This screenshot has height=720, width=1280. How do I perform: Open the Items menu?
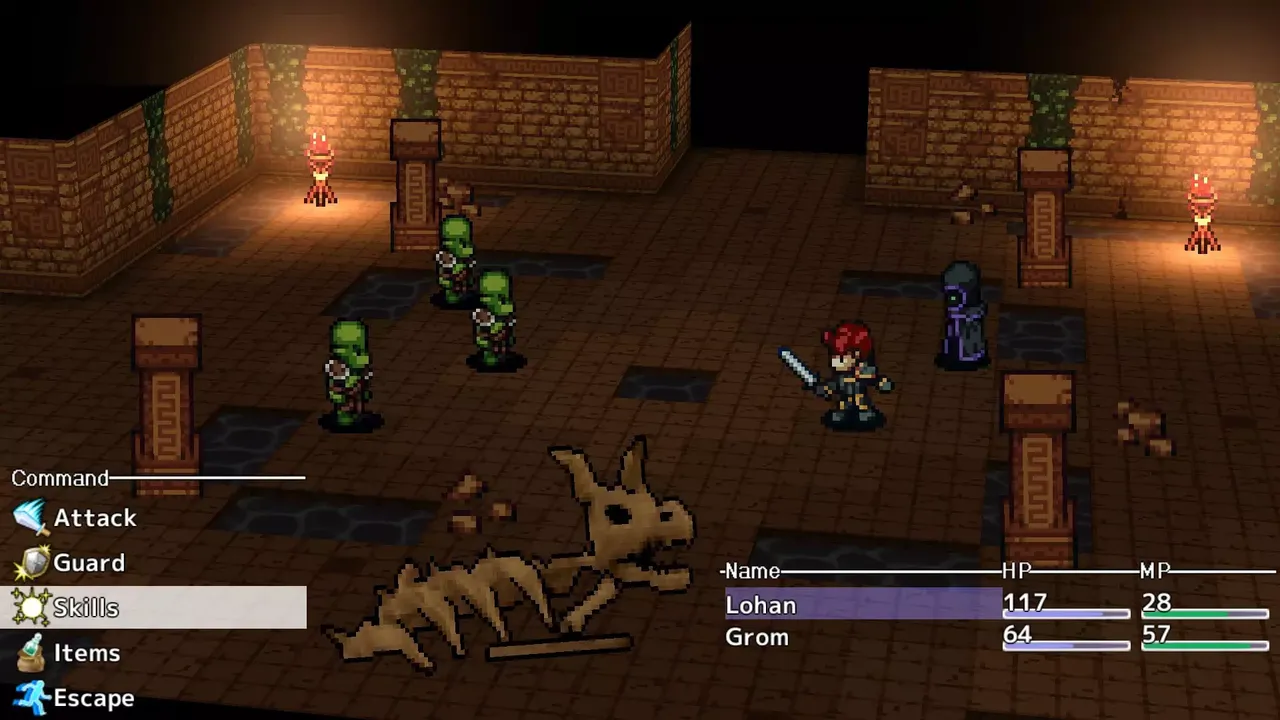86,653
